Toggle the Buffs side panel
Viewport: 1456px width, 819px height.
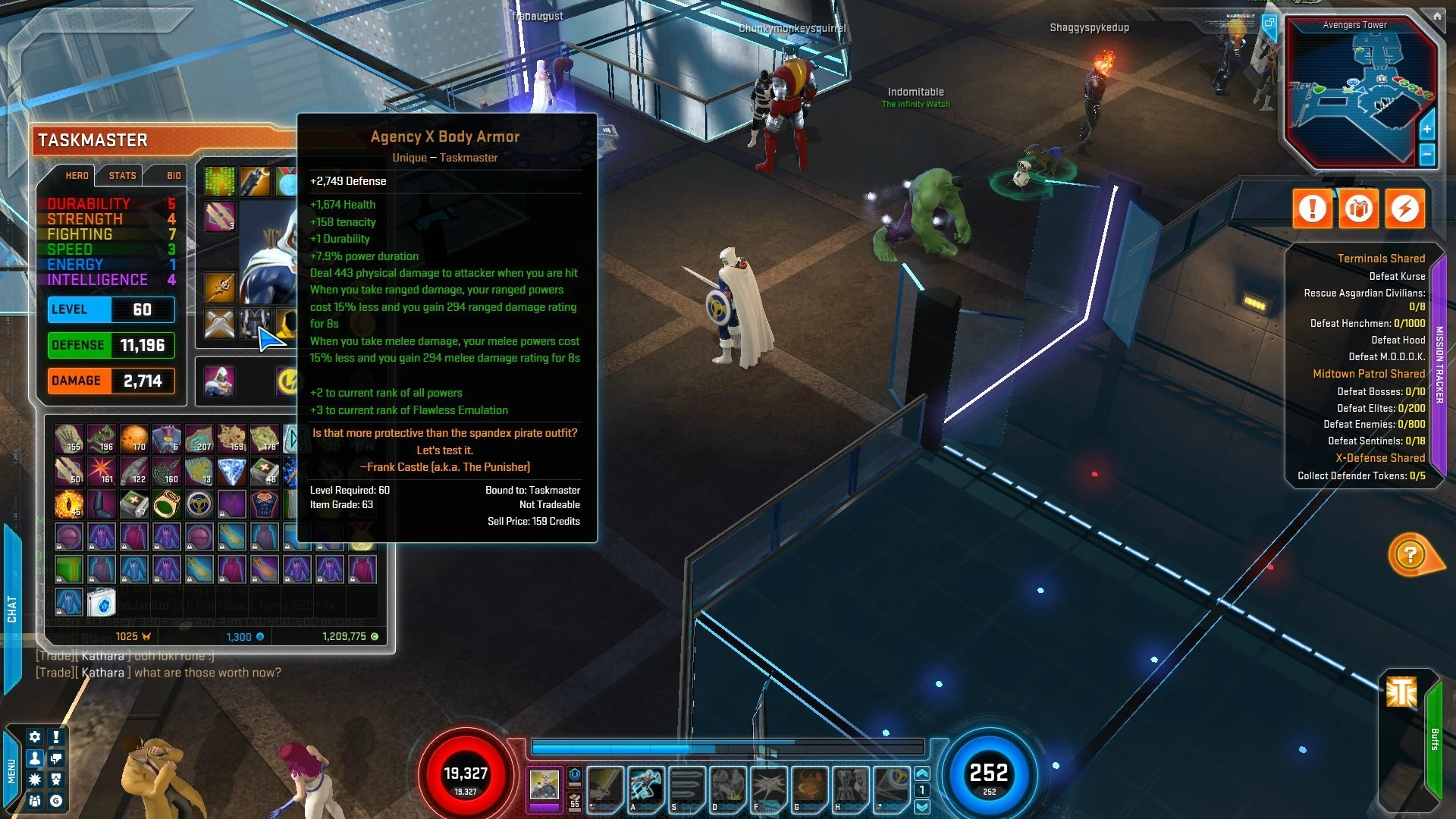[x=1434, y=739]
